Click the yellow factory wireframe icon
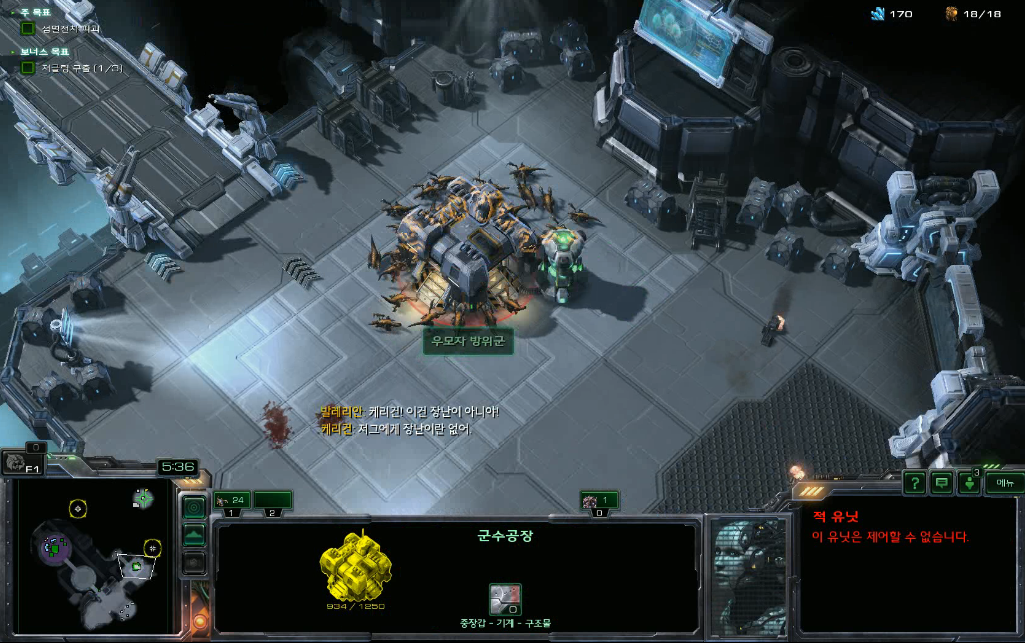Screen dimensions: 1025x643 tap(355, 567)
